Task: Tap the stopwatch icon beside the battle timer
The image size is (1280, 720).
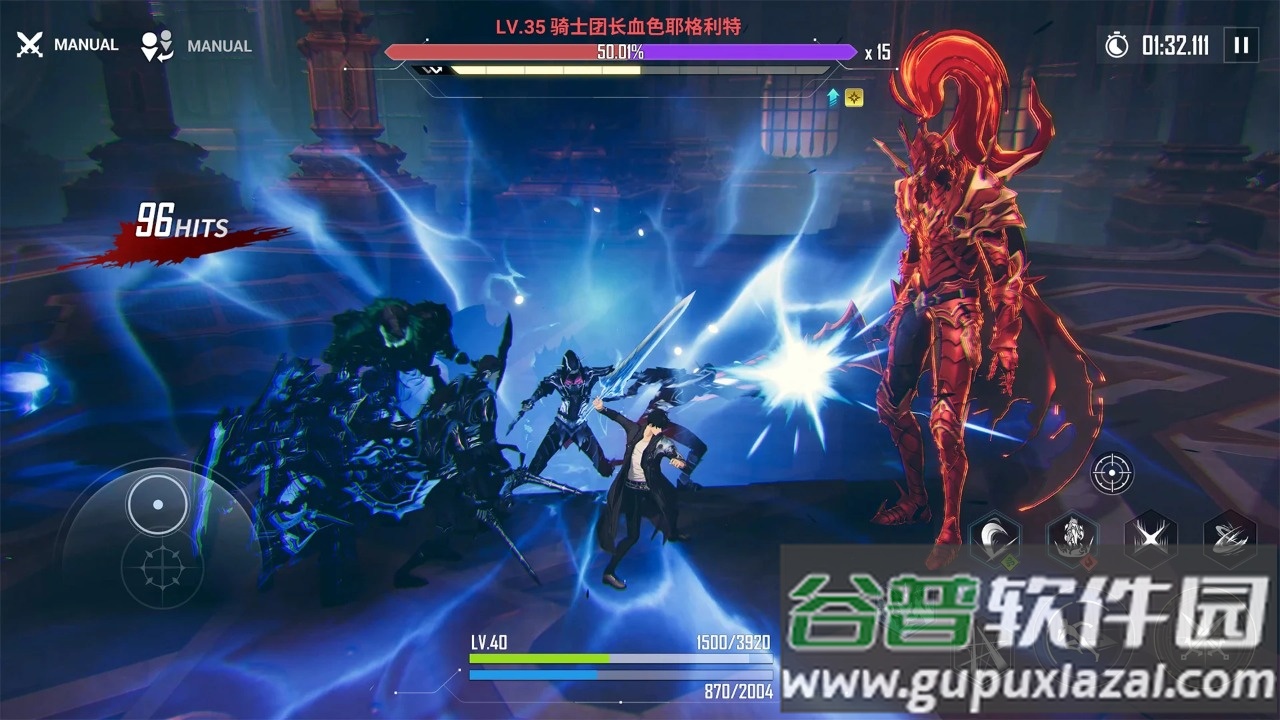Action: pos(1118,45)
